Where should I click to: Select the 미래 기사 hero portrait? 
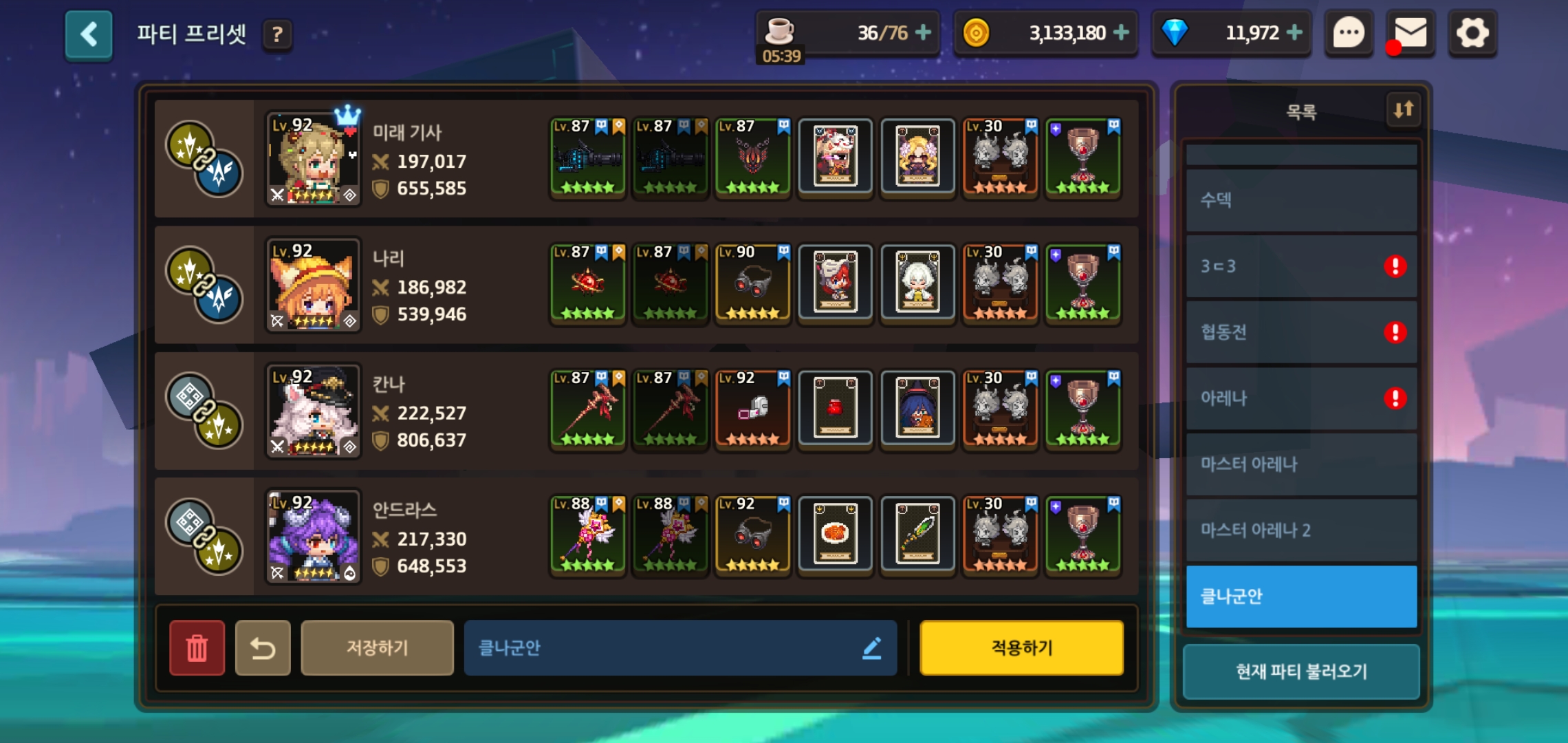[313, 160]
